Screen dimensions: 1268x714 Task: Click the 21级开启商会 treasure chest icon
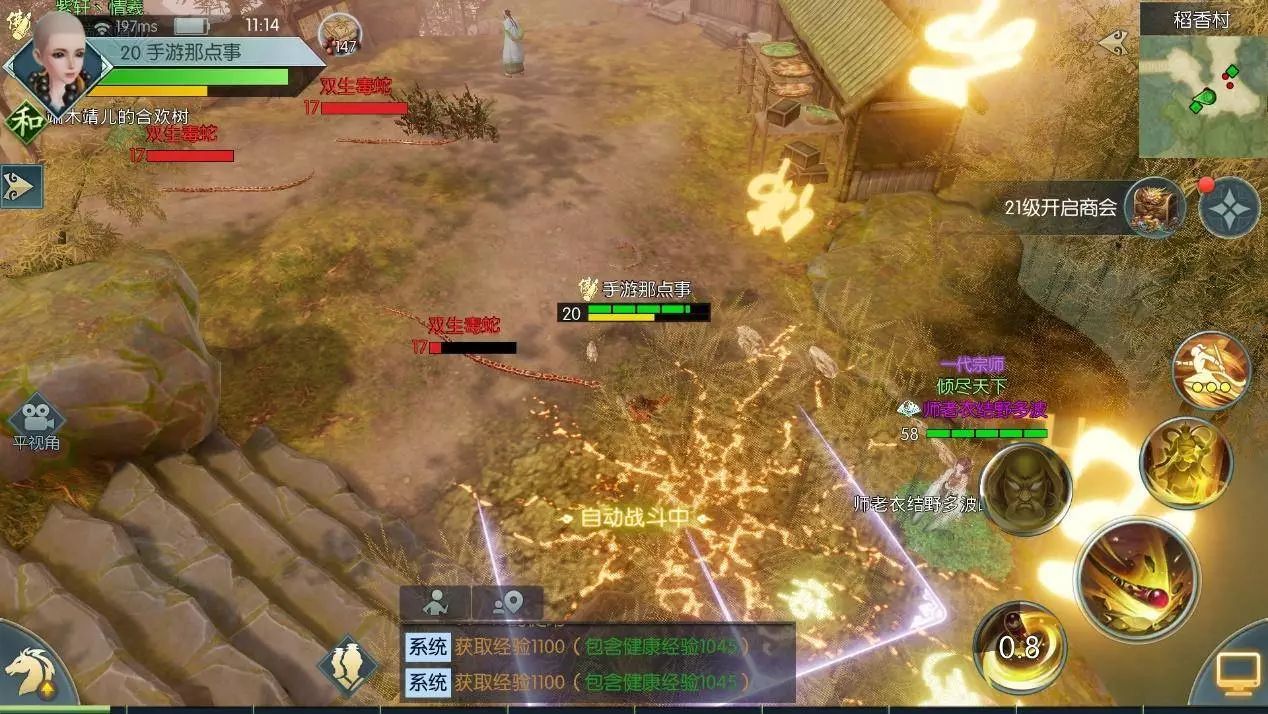[x=1154, y=208]
